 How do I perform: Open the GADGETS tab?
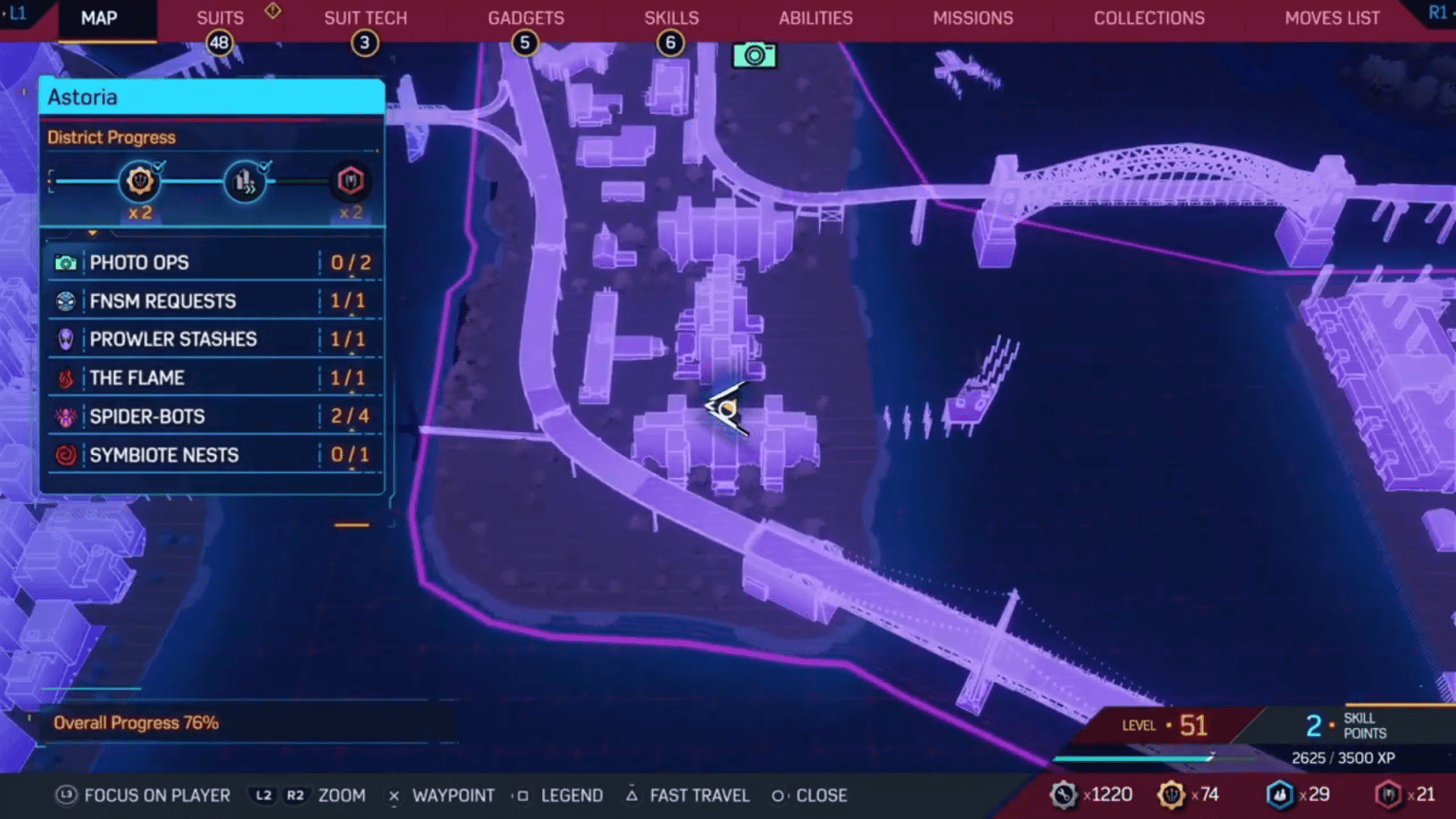pos(525,17)
